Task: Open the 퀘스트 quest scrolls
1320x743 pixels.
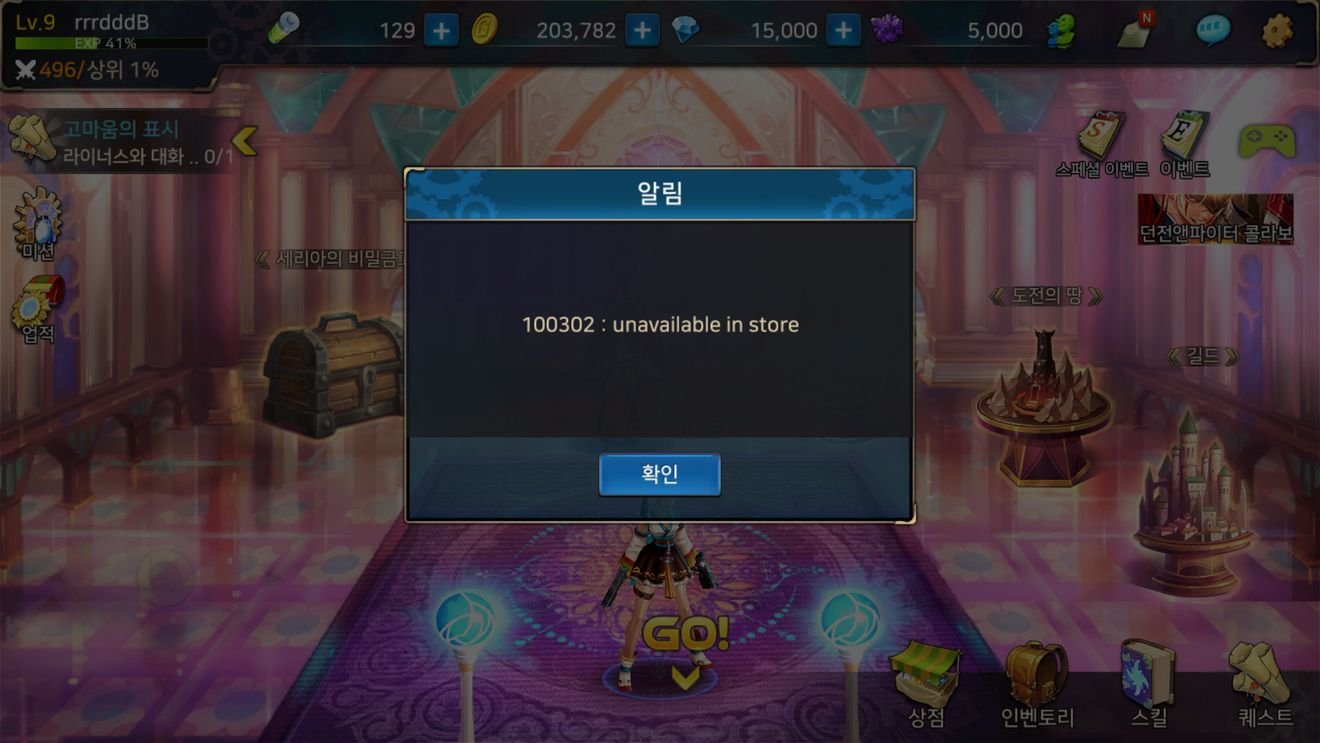Action: [x=1264, y=685]
